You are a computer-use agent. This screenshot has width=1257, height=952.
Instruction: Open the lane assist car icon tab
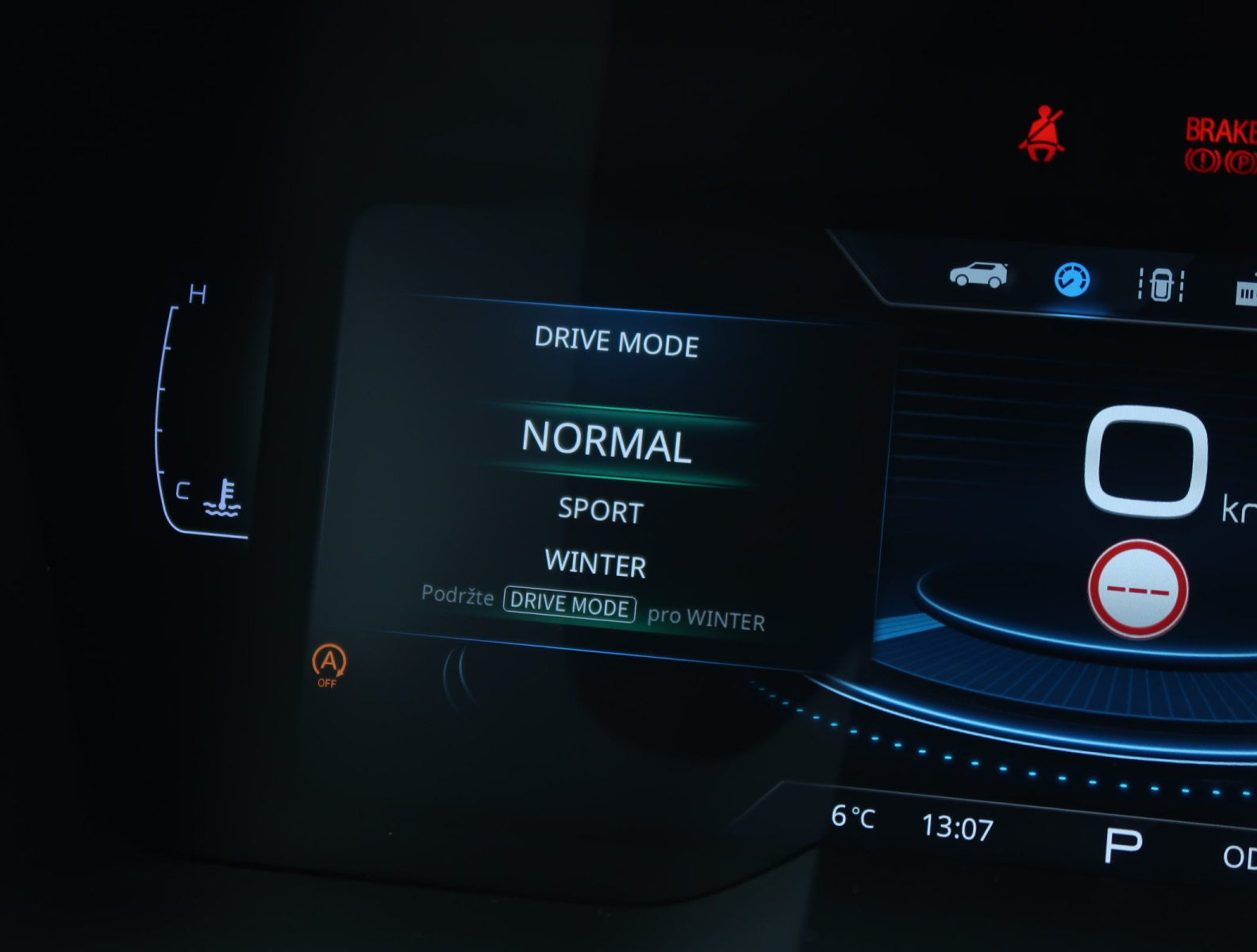point(1161,285)
